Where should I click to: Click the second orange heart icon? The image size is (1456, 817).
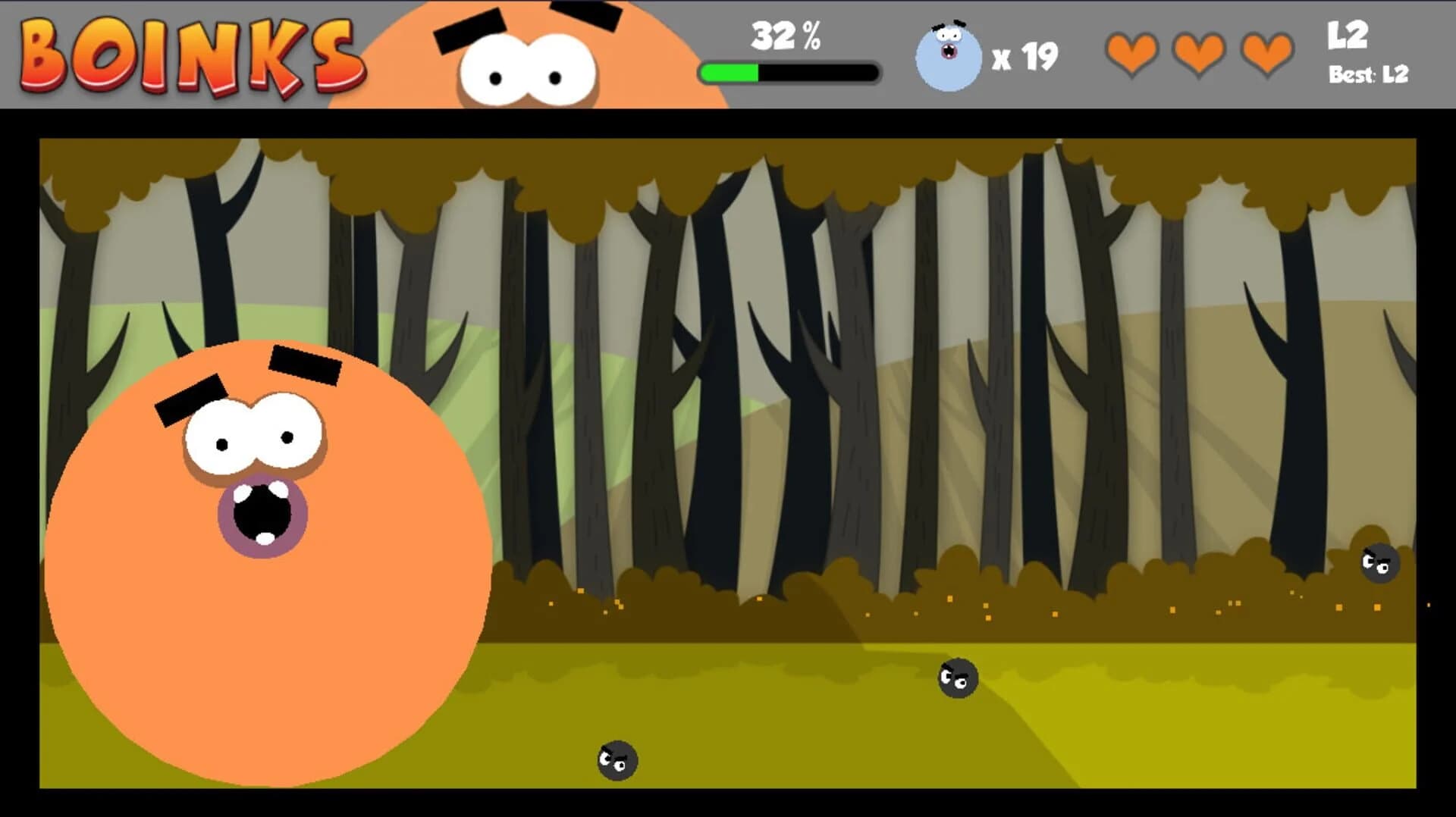point(1199,55)
